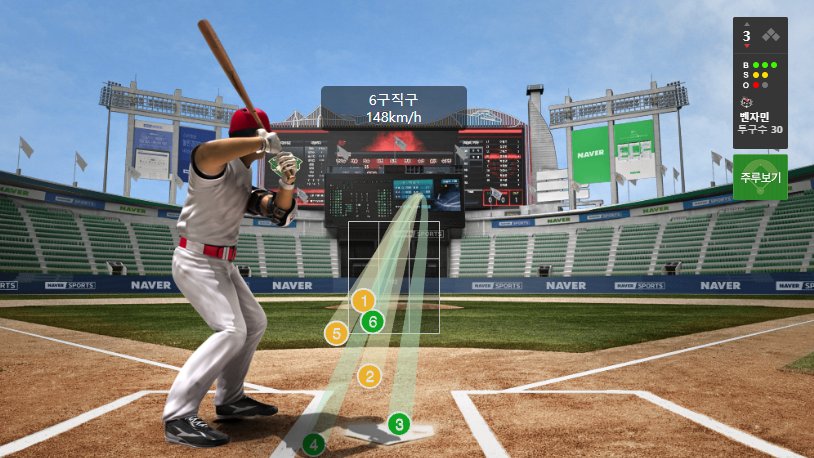Pick the yellow pitch 5 marker

tap(336, 333)
